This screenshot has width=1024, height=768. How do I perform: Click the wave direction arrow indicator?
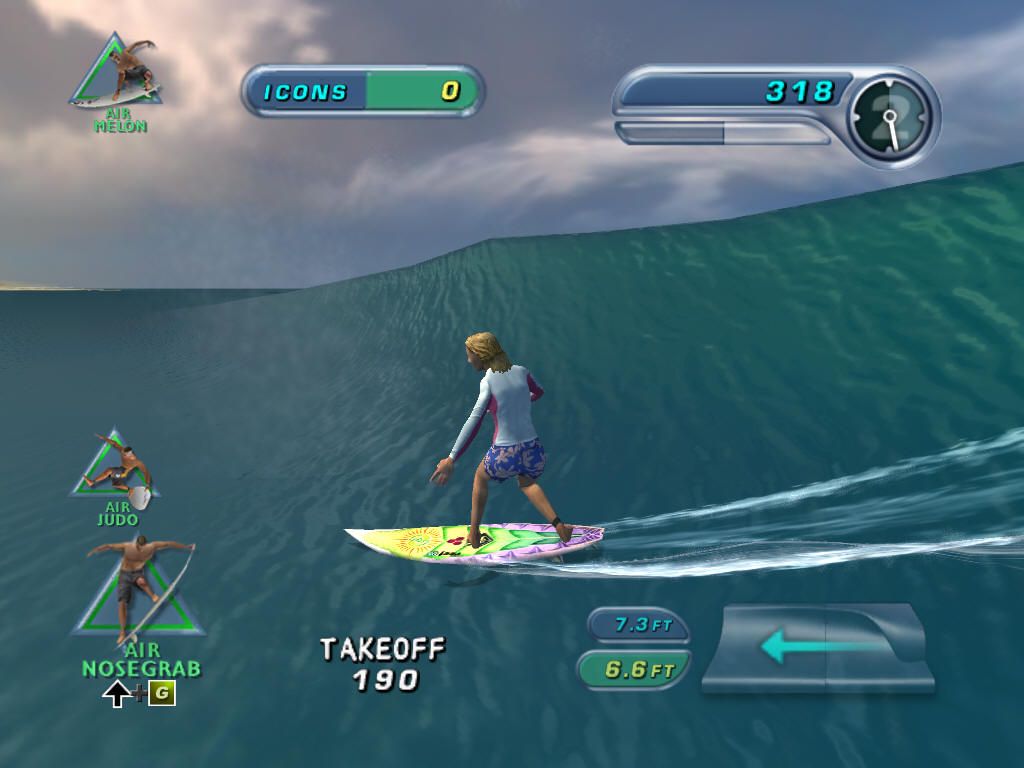tap(817, 646)
